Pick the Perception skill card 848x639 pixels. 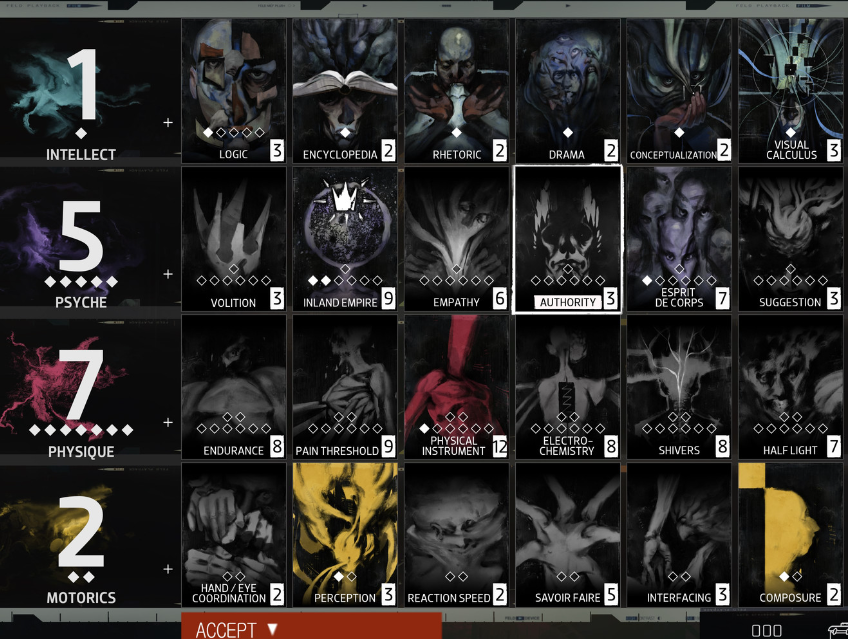click(345, 533)
